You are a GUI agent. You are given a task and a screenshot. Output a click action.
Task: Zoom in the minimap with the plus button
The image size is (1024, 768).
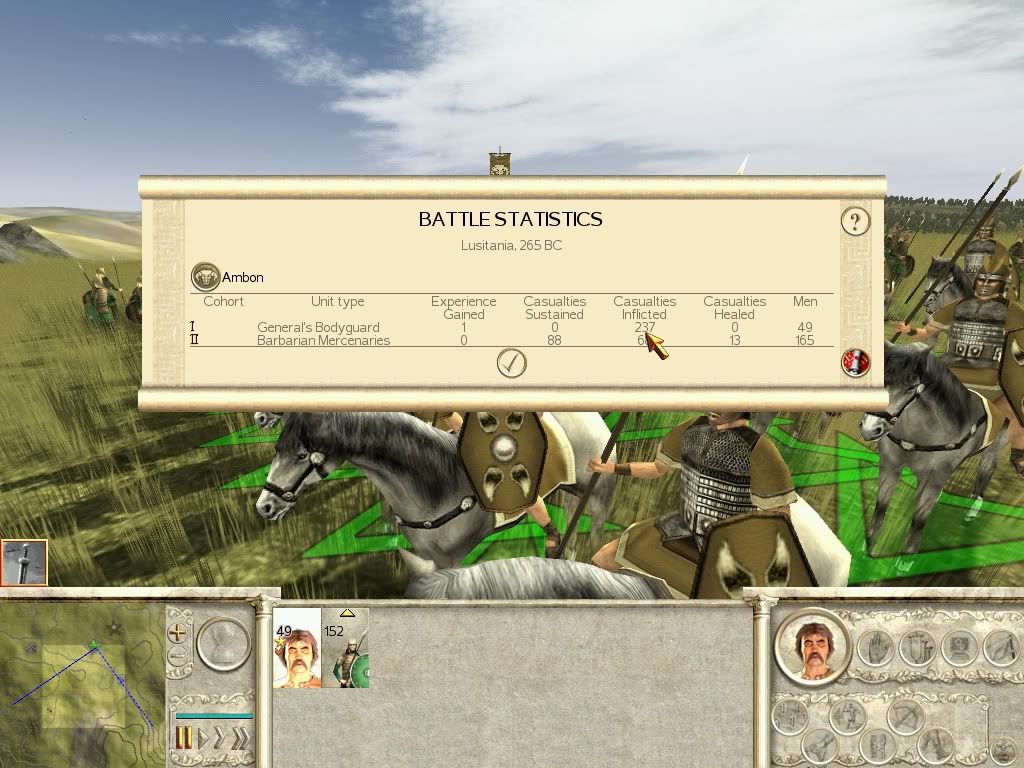tap(178, 632)
